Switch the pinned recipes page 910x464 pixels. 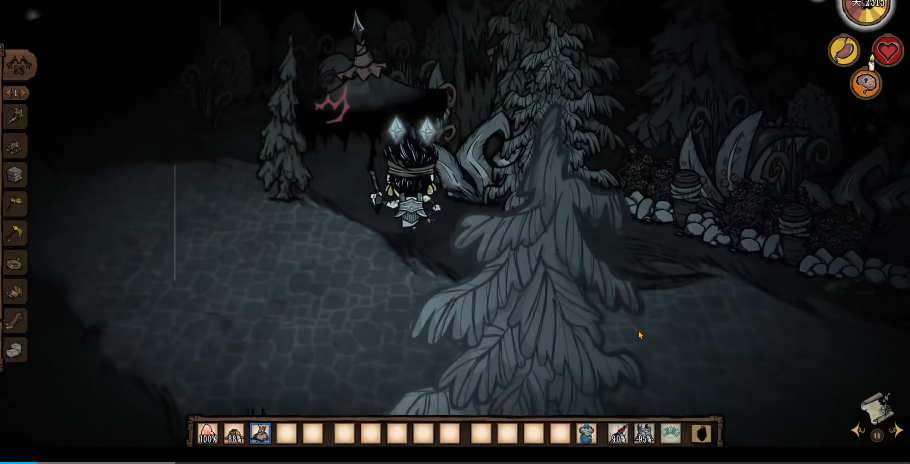17,93
